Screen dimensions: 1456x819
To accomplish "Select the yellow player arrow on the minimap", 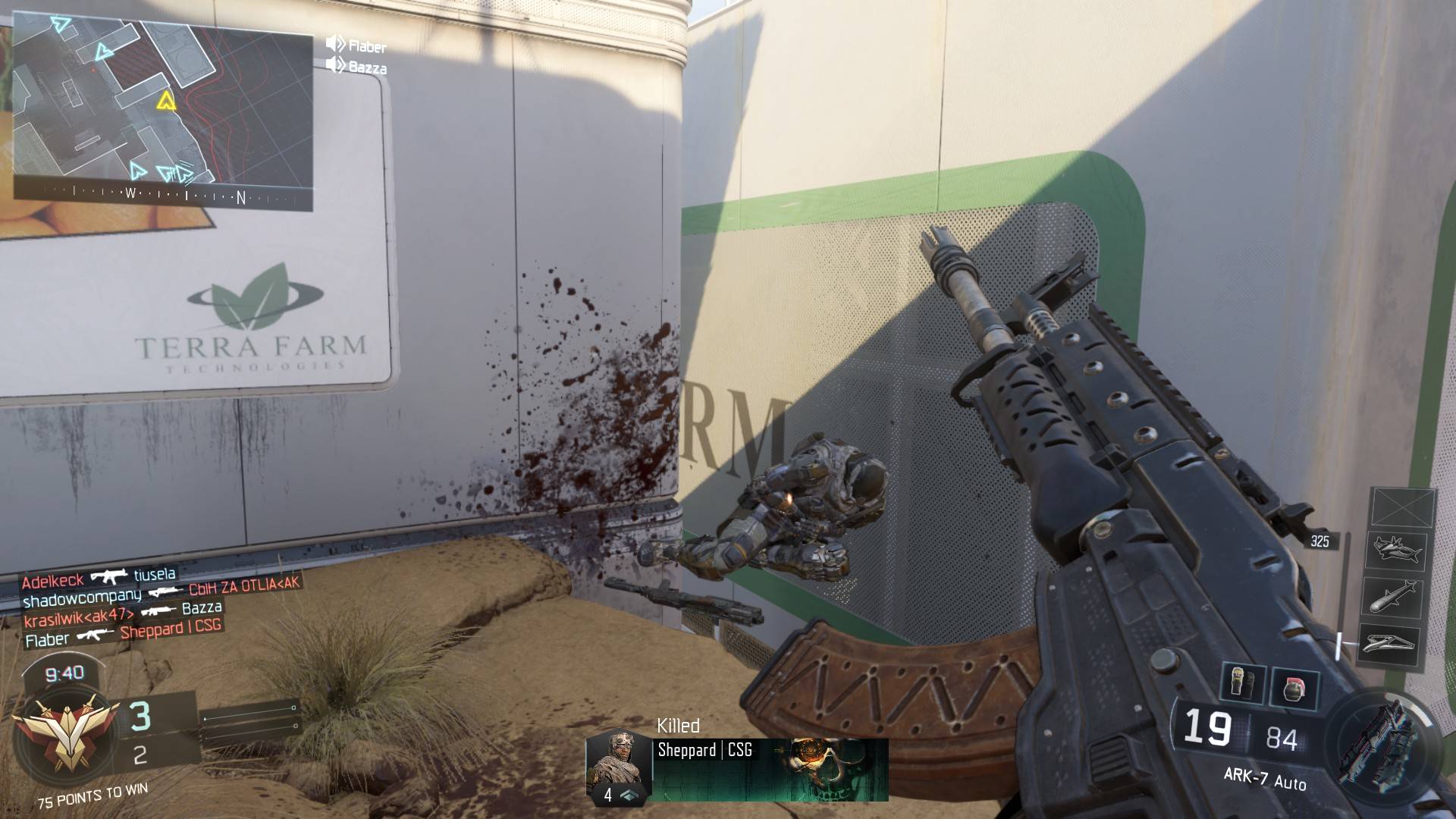I will (166, 100).
